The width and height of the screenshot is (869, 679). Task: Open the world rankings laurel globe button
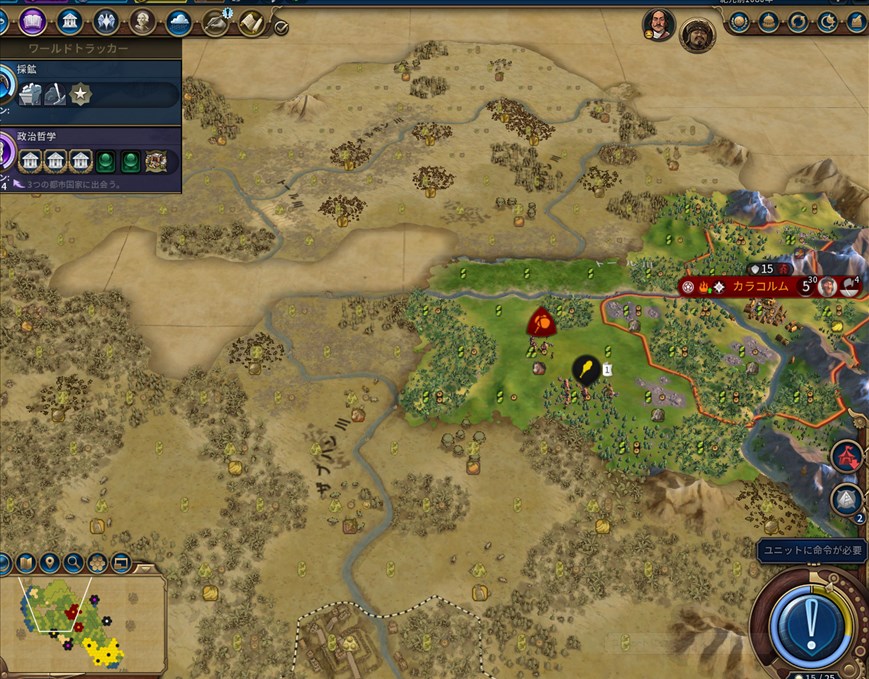pyautogui.click(x=742, y=21)
